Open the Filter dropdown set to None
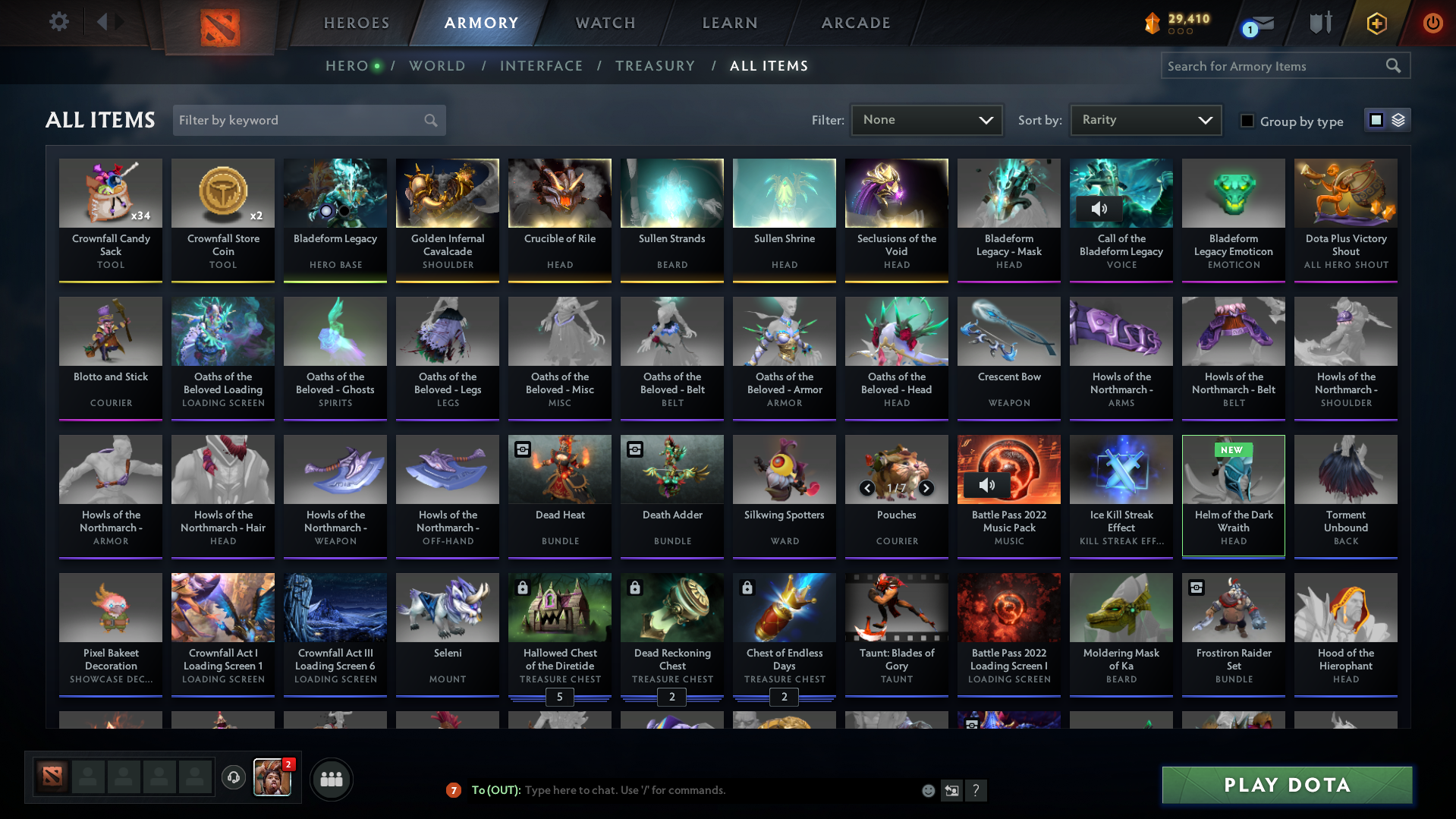 coord(926,120)
